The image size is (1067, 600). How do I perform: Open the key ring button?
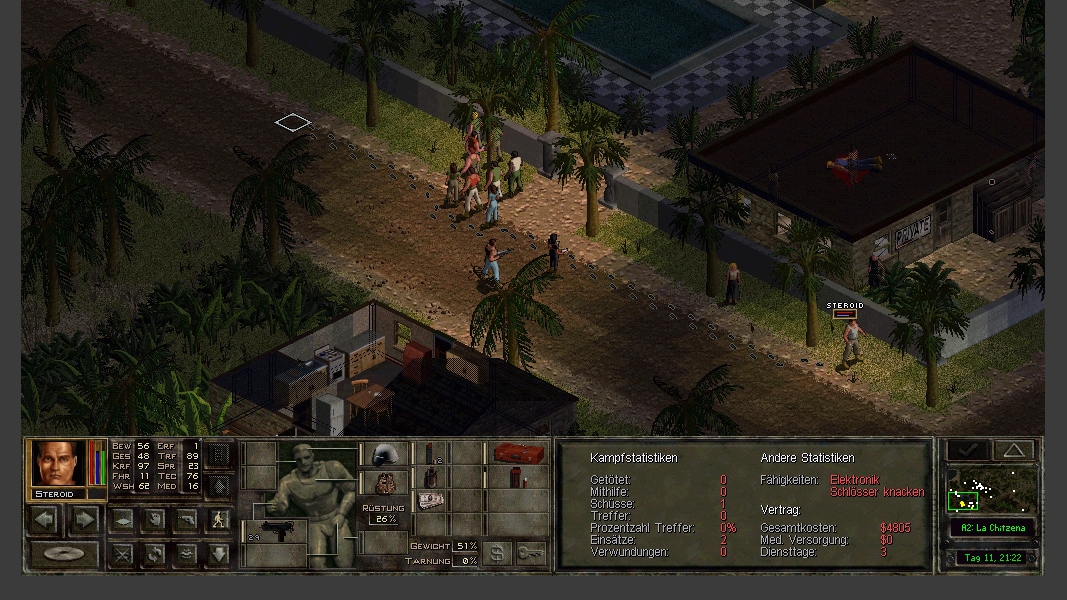531,553
